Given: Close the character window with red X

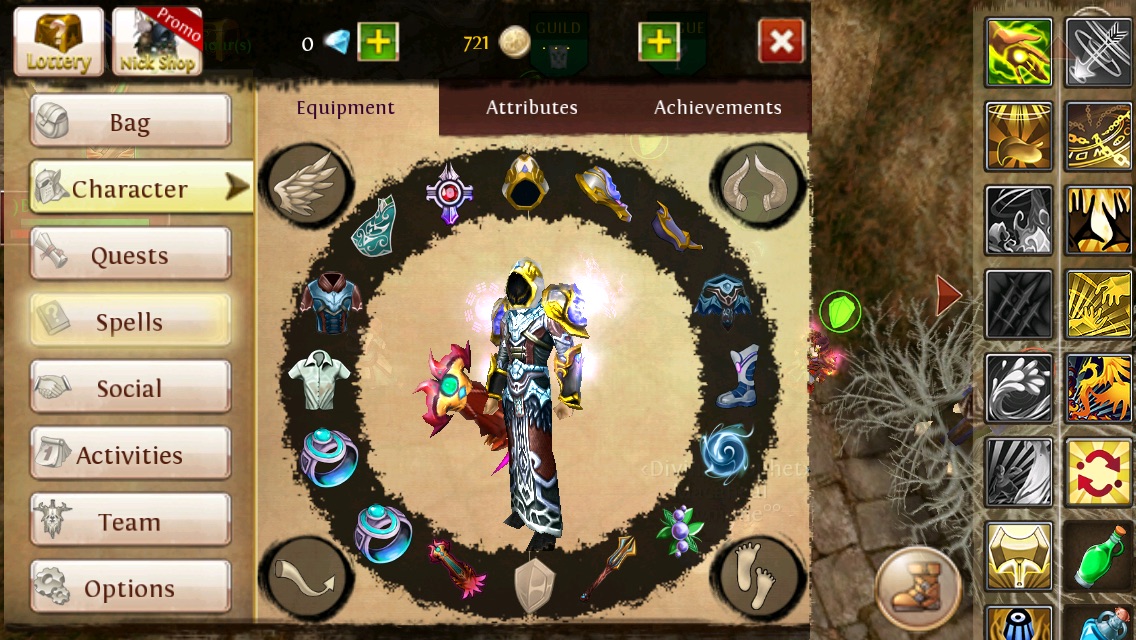Looking at the screenshot, I should click(781, 42).
